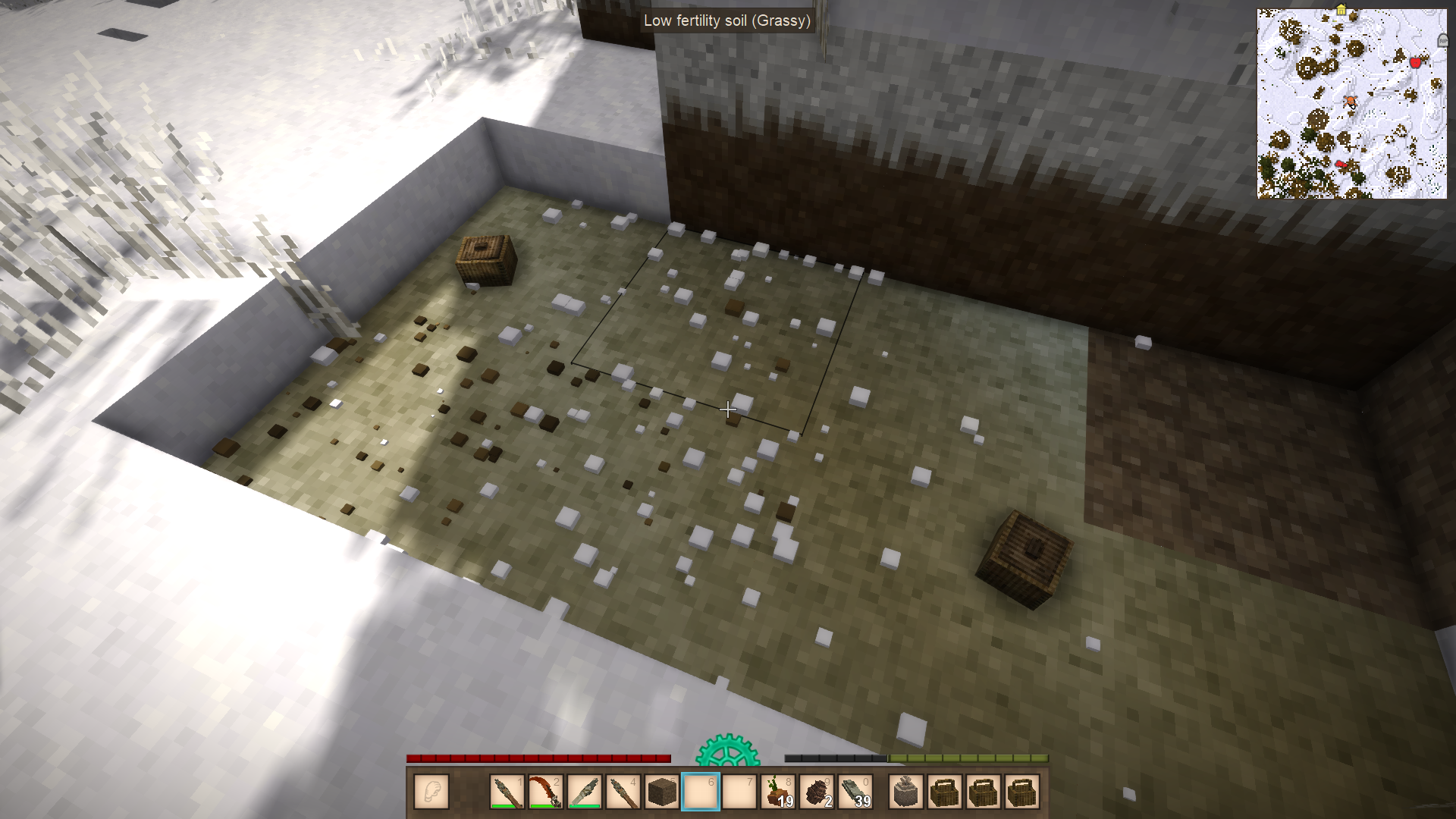
Task: Pick the soil block in hotbar slot 5
Action: 662,792
